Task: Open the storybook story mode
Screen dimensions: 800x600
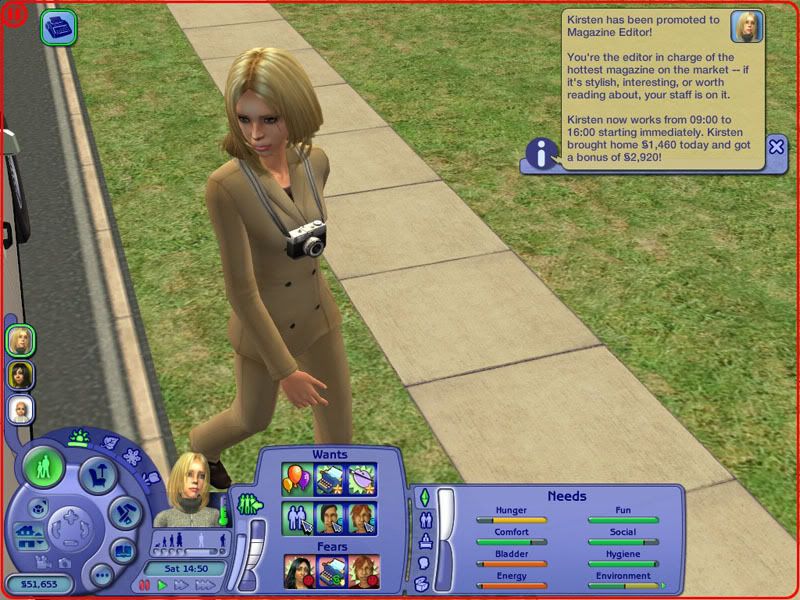Action: click(123, 549)
